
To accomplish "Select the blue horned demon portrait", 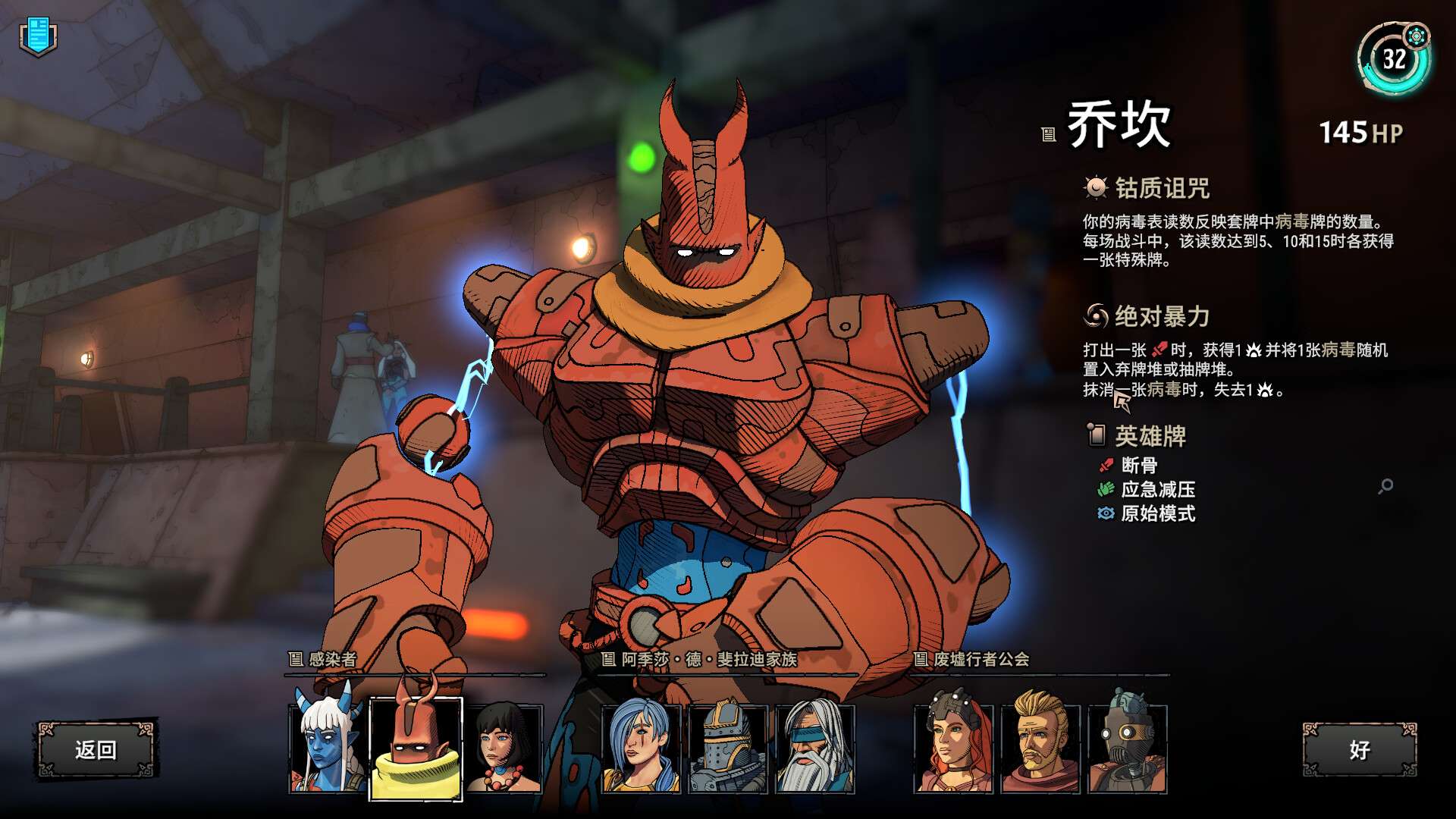I will click(x=328, y=748).
